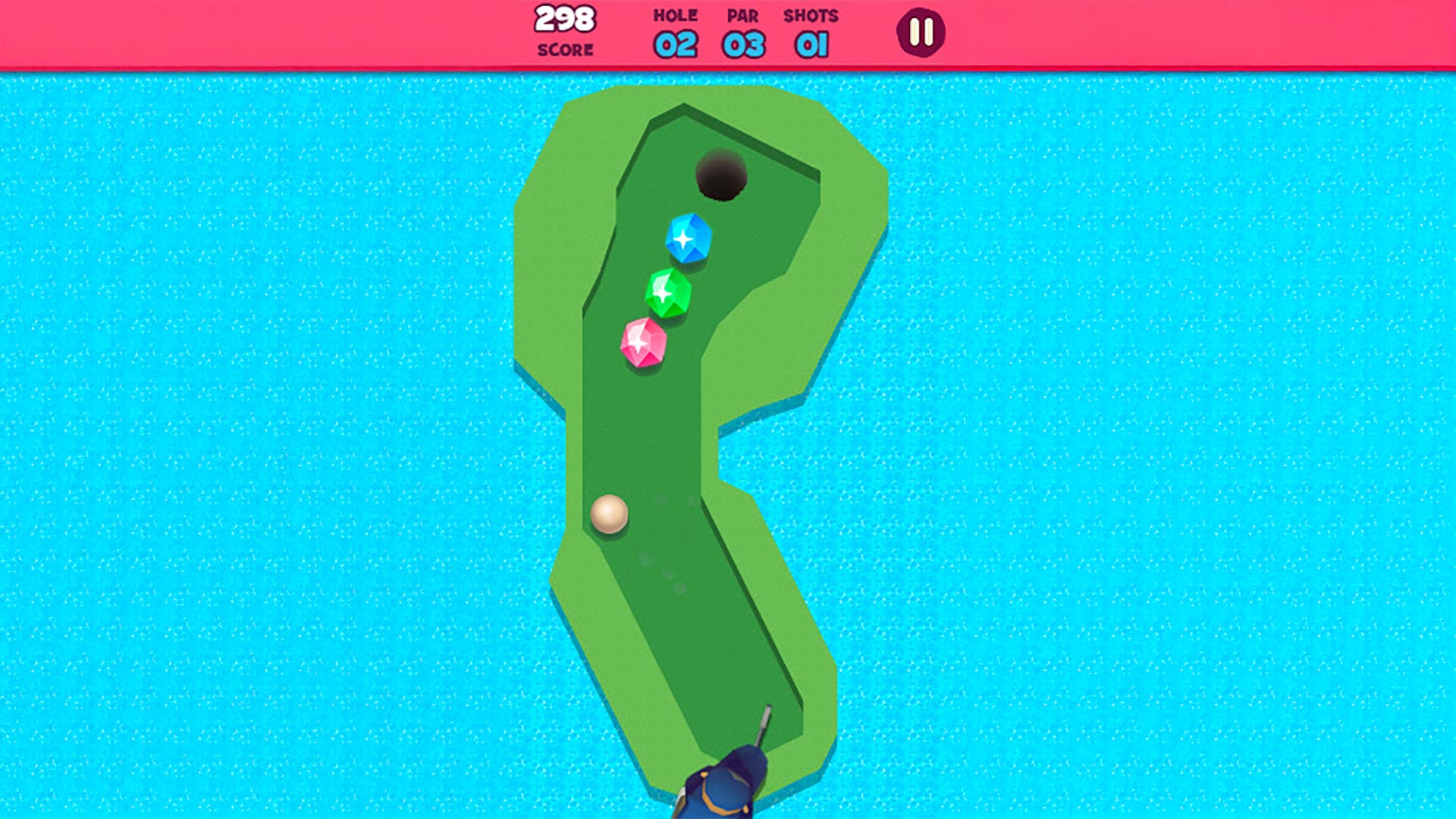Viewport: 1456px width, 819px height.
Task: Pause the game with the pause button
Action: coord(921,33)
